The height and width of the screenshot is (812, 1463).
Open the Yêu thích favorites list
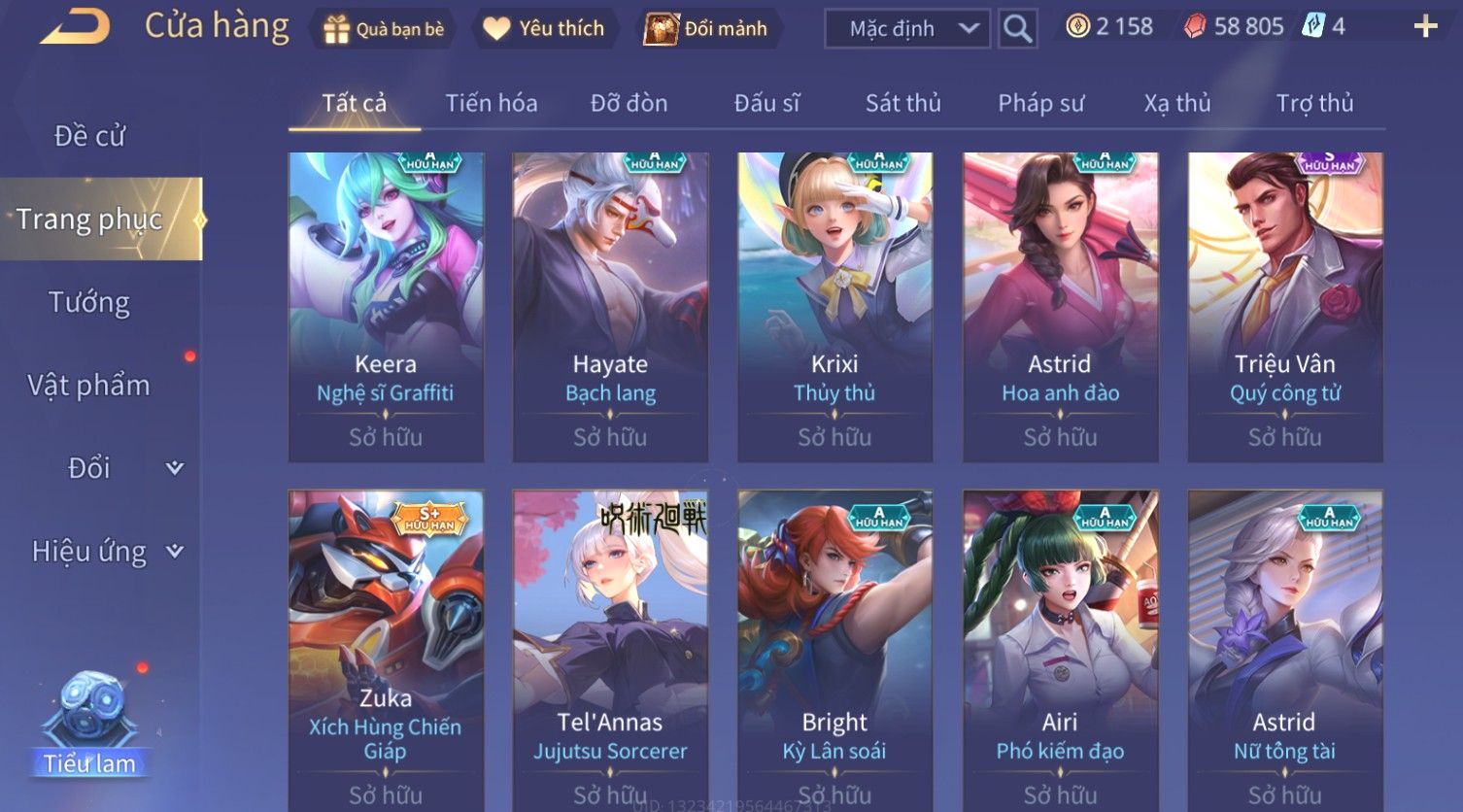(544, 29)
